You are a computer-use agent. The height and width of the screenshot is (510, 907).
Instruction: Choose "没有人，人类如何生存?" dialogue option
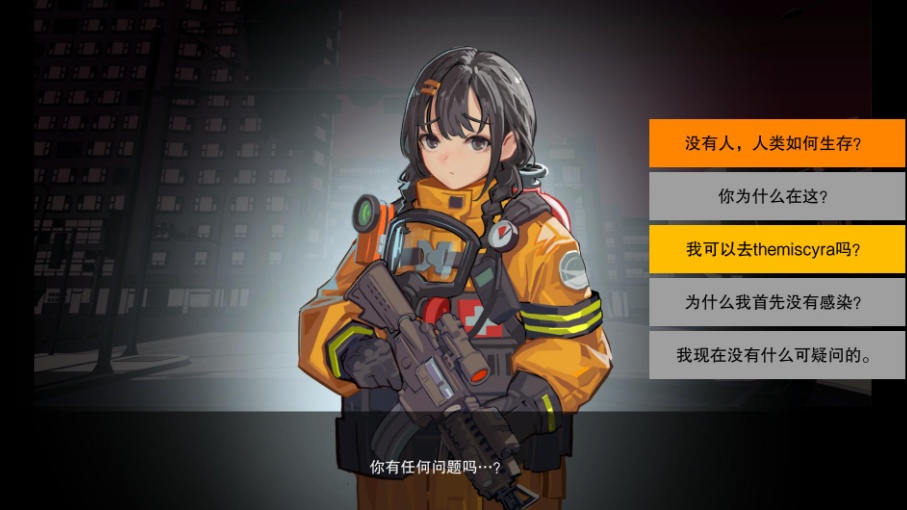point(773,143)
